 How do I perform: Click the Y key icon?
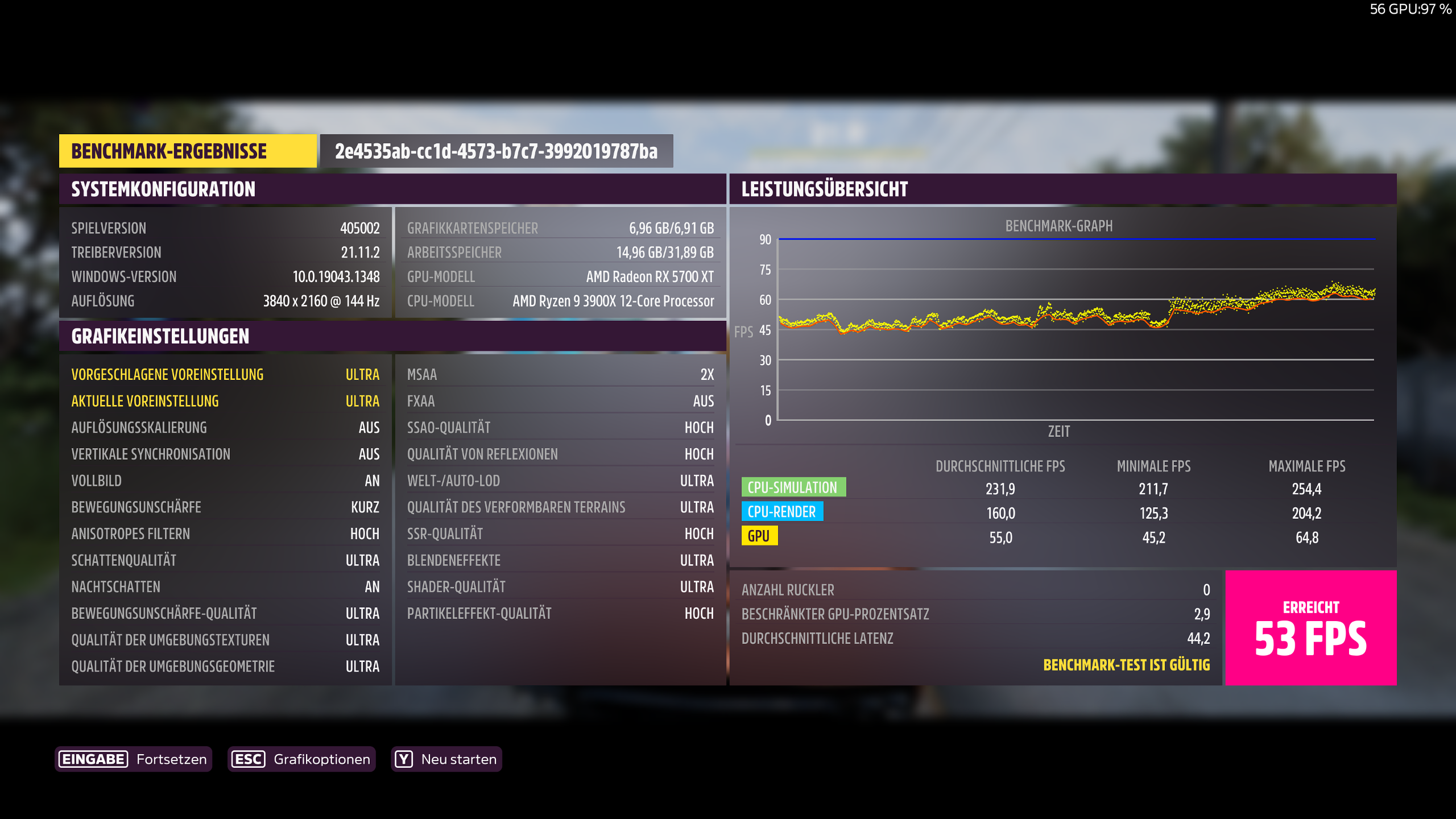(403, 759)
